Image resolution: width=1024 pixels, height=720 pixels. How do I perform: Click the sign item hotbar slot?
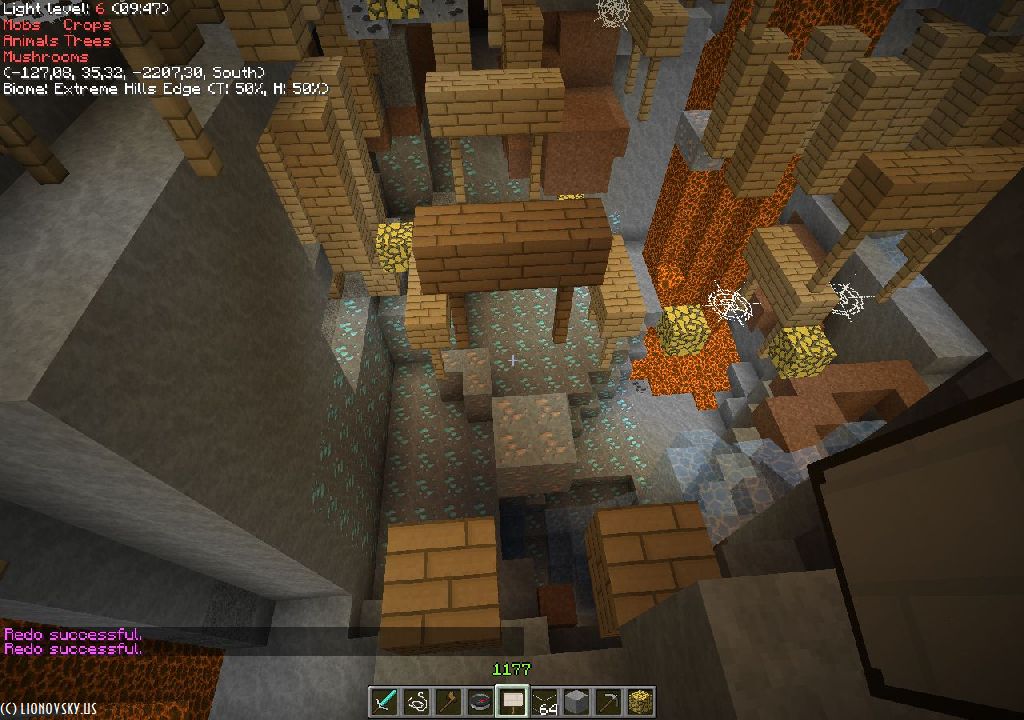513,701
